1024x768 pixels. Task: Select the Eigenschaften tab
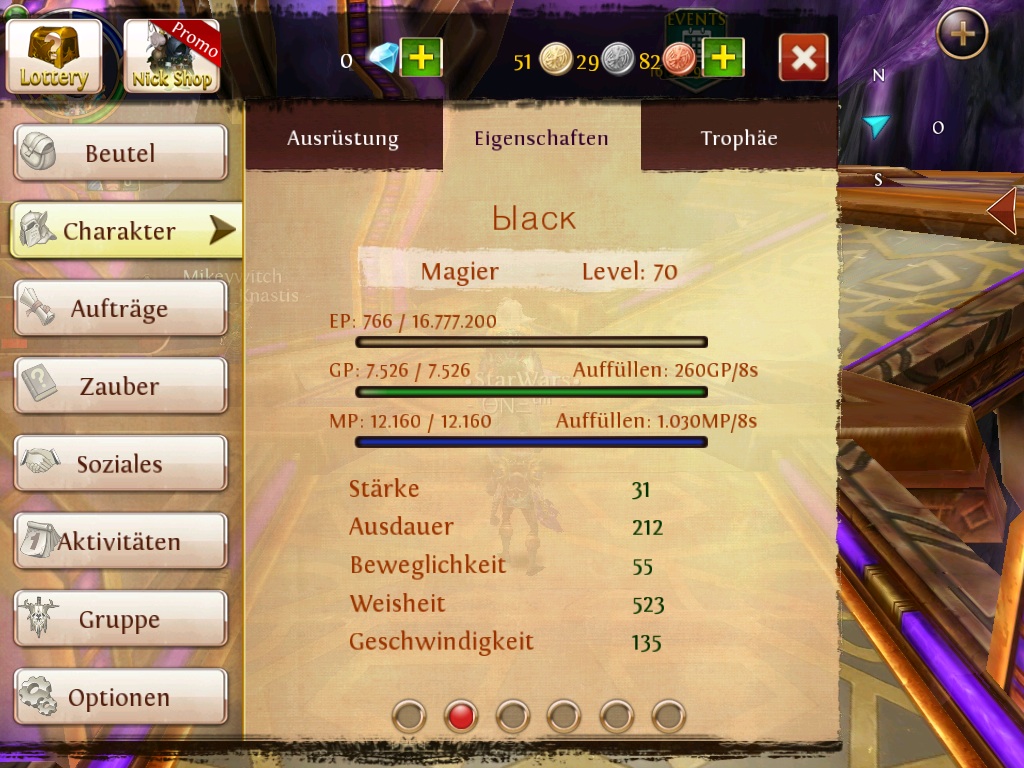coord(541,138)
